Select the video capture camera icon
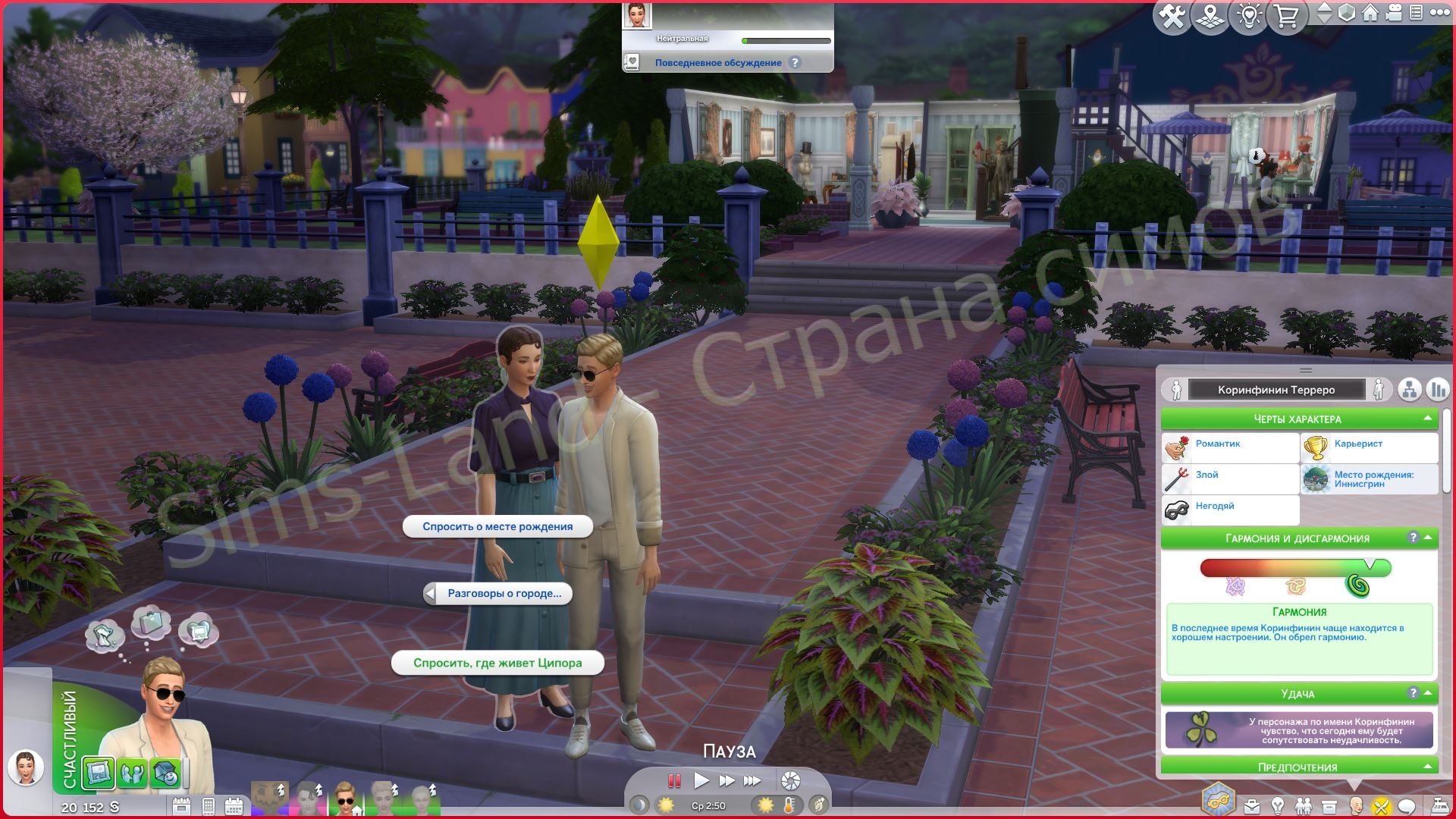The image size is (1456, 819). pyautogui.click(x=1393, y=12)
